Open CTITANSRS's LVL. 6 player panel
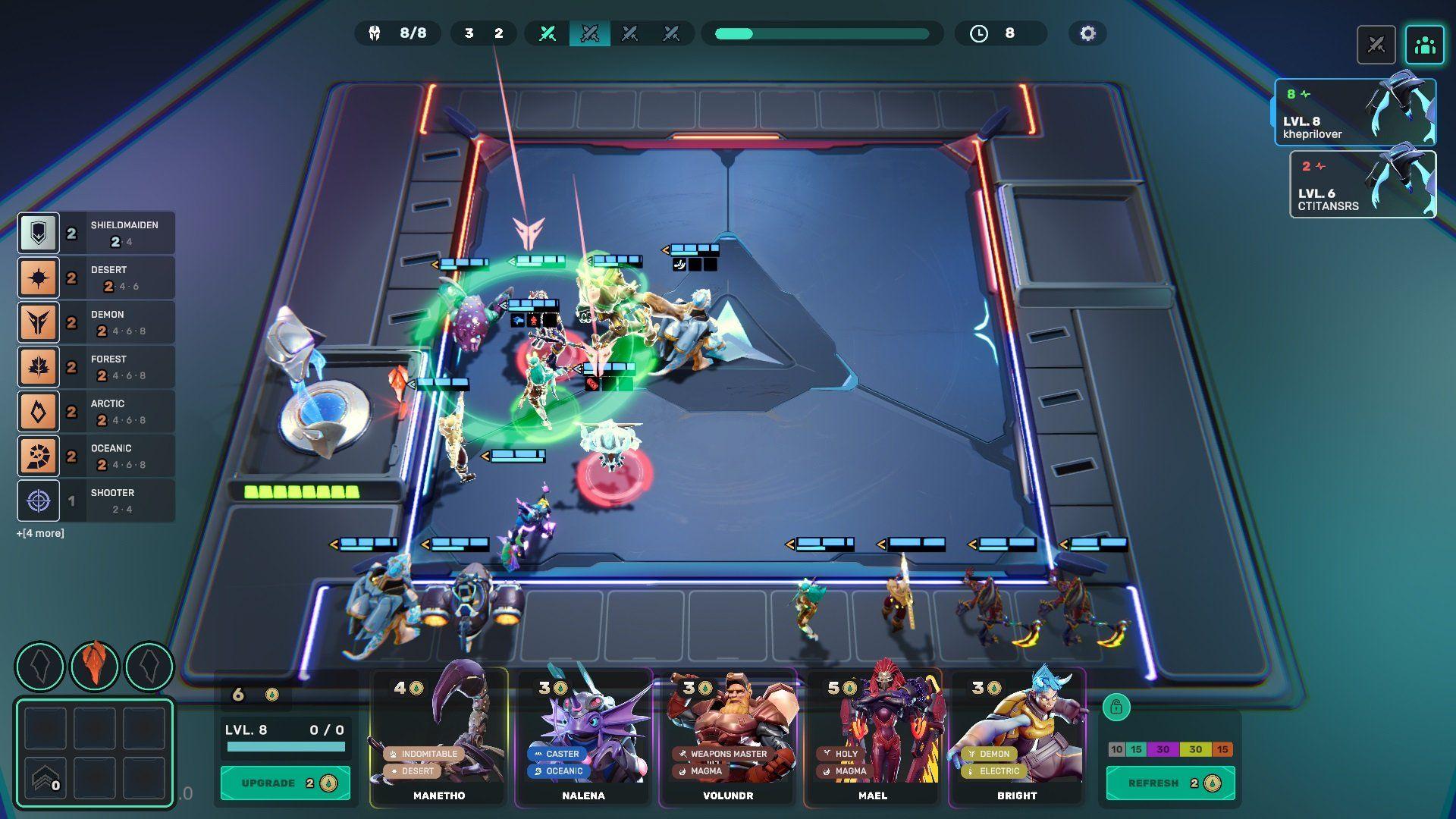Image resolution: width=1456 pixels, height=819 pixels. 1363,184
